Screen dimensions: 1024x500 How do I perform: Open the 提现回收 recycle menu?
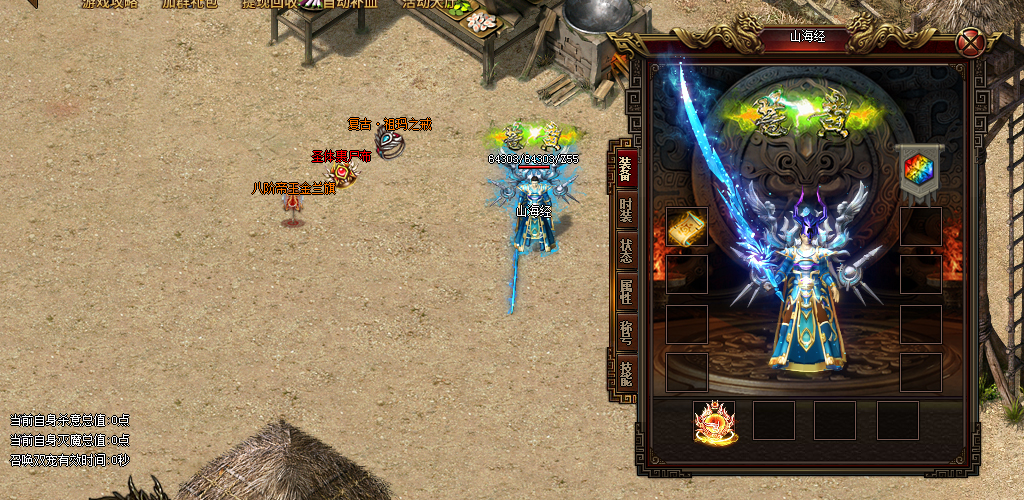point(268,4)
